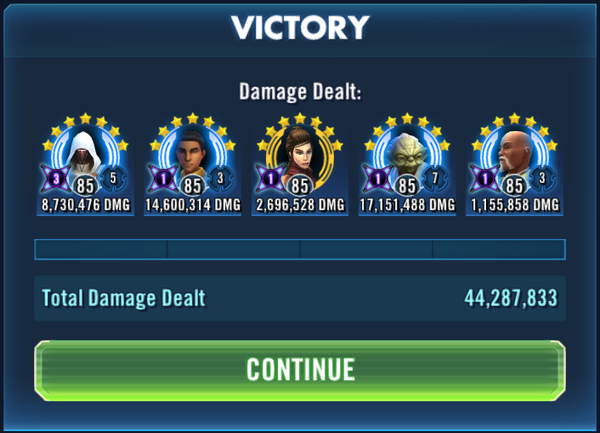Click the green Continue button

(300, 370)
